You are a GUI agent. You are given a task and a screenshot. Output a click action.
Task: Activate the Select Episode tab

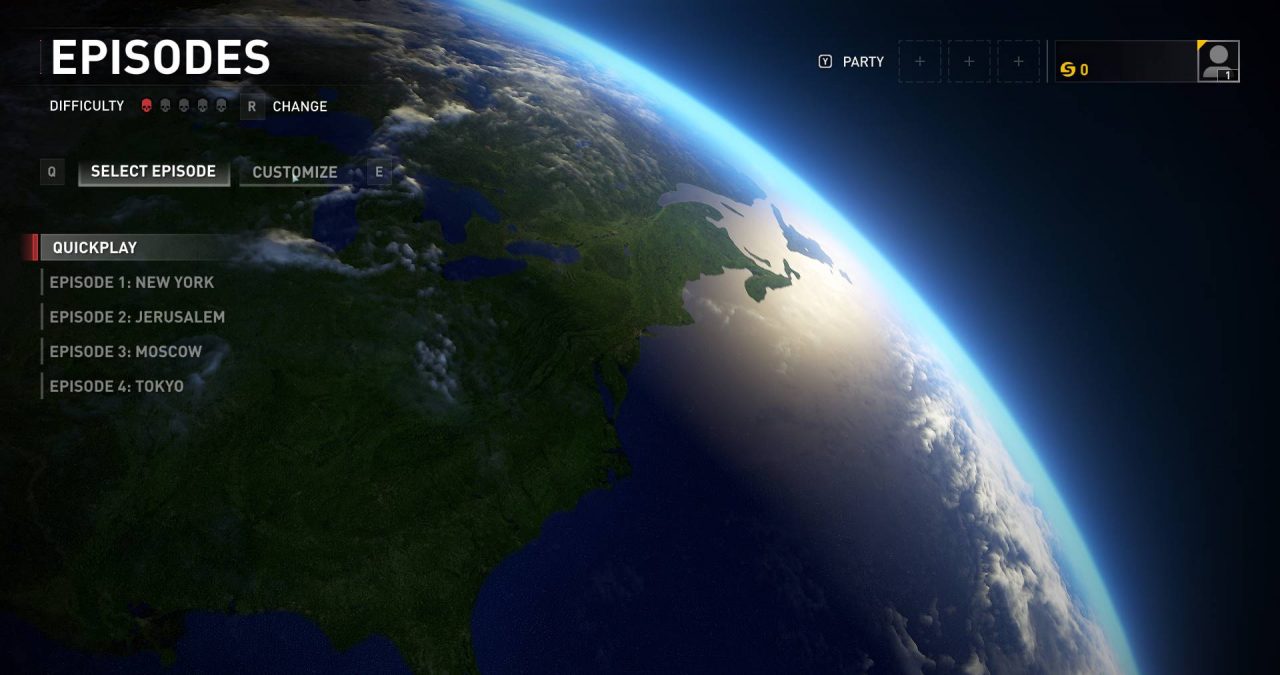click(153, 172)
